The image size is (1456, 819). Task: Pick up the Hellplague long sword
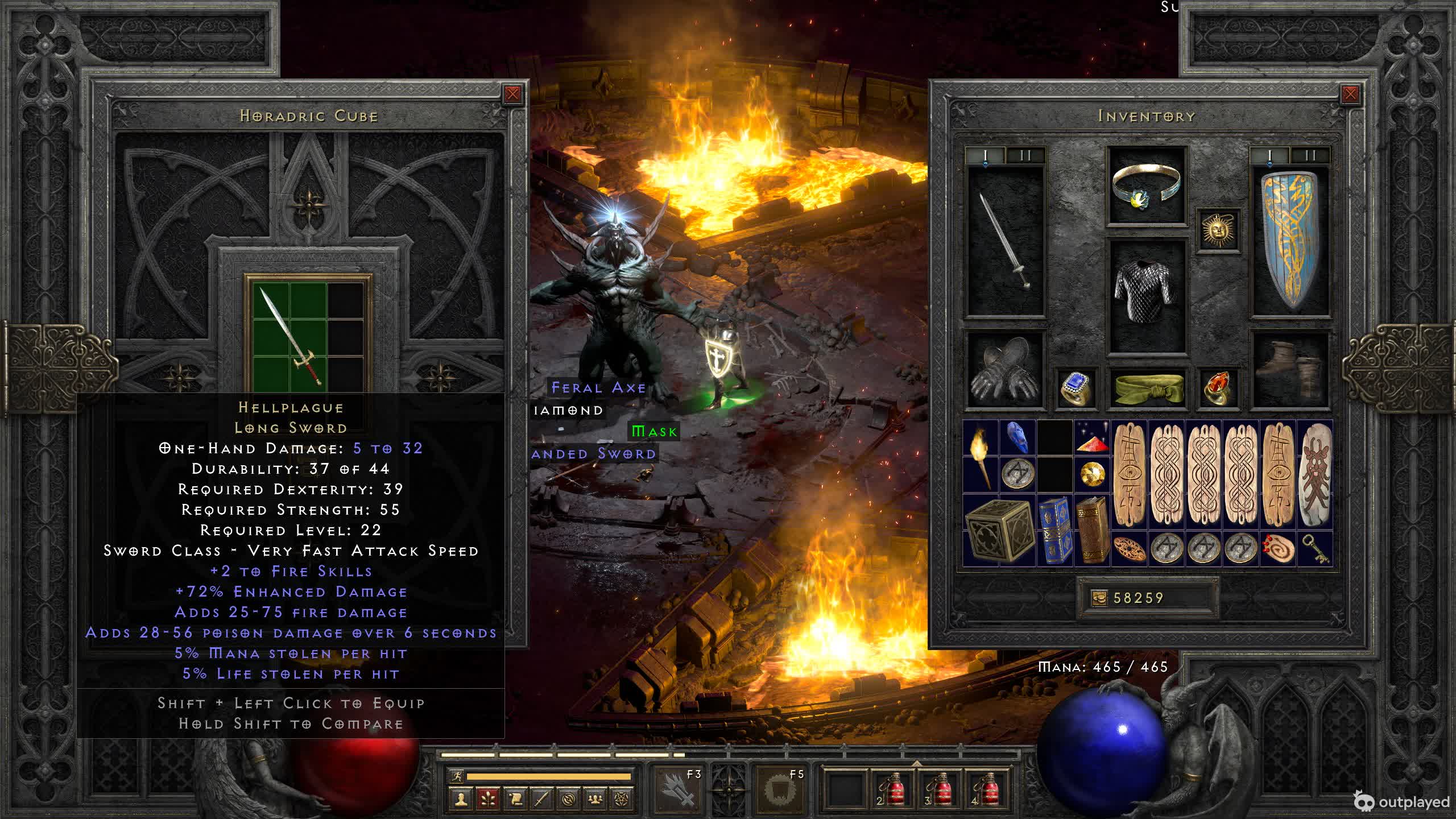(290, 336)
